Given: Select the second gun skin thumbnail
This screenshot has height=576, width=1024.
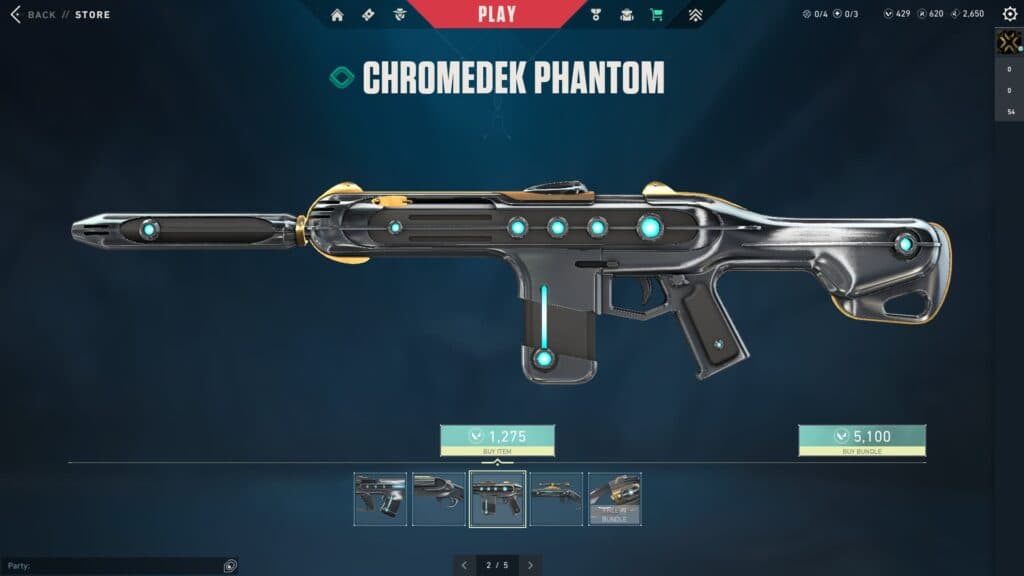Looking at the screenshot, I should (439, 498).
